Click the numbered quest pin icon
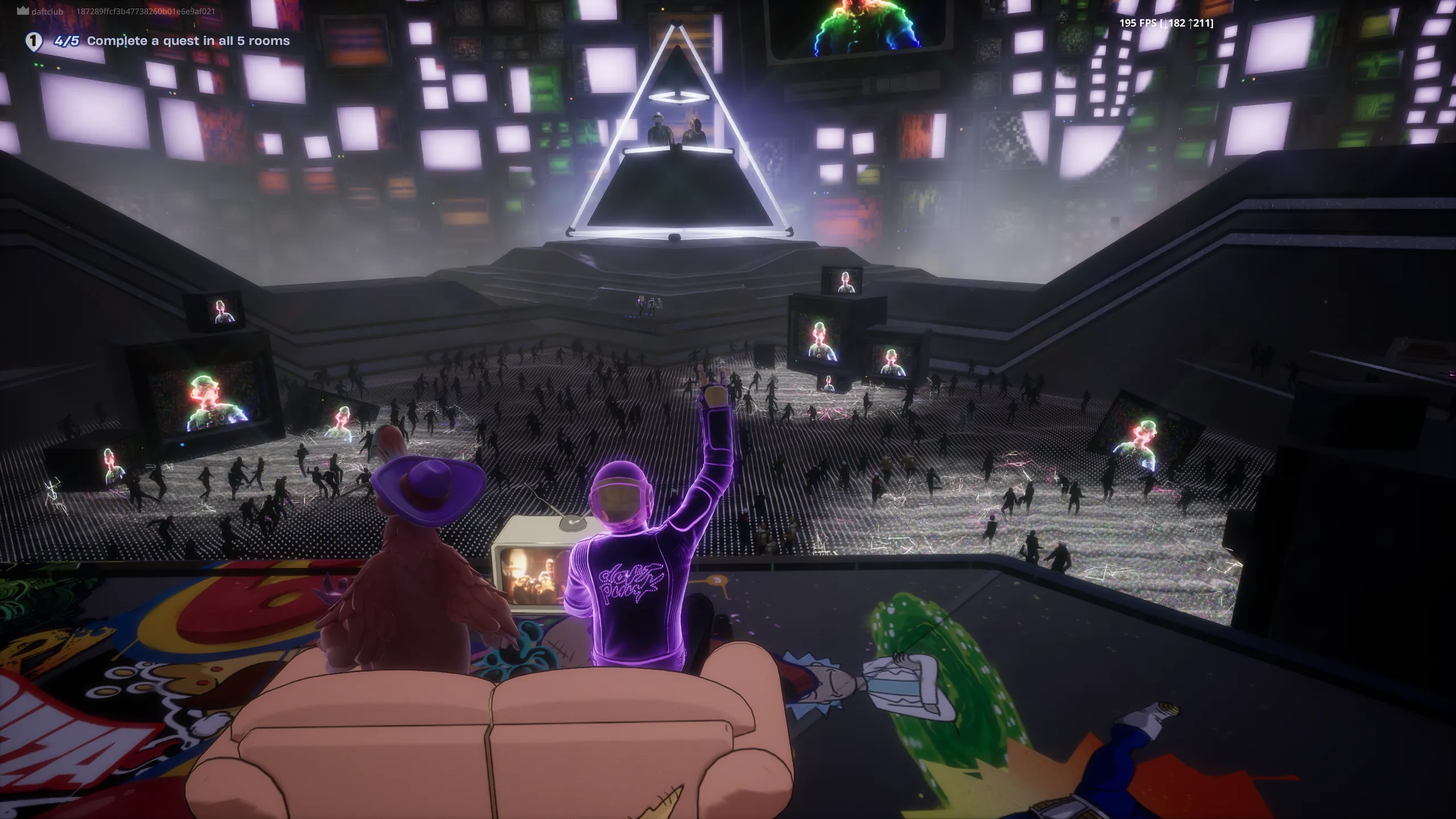 click(x=34, y=42)
